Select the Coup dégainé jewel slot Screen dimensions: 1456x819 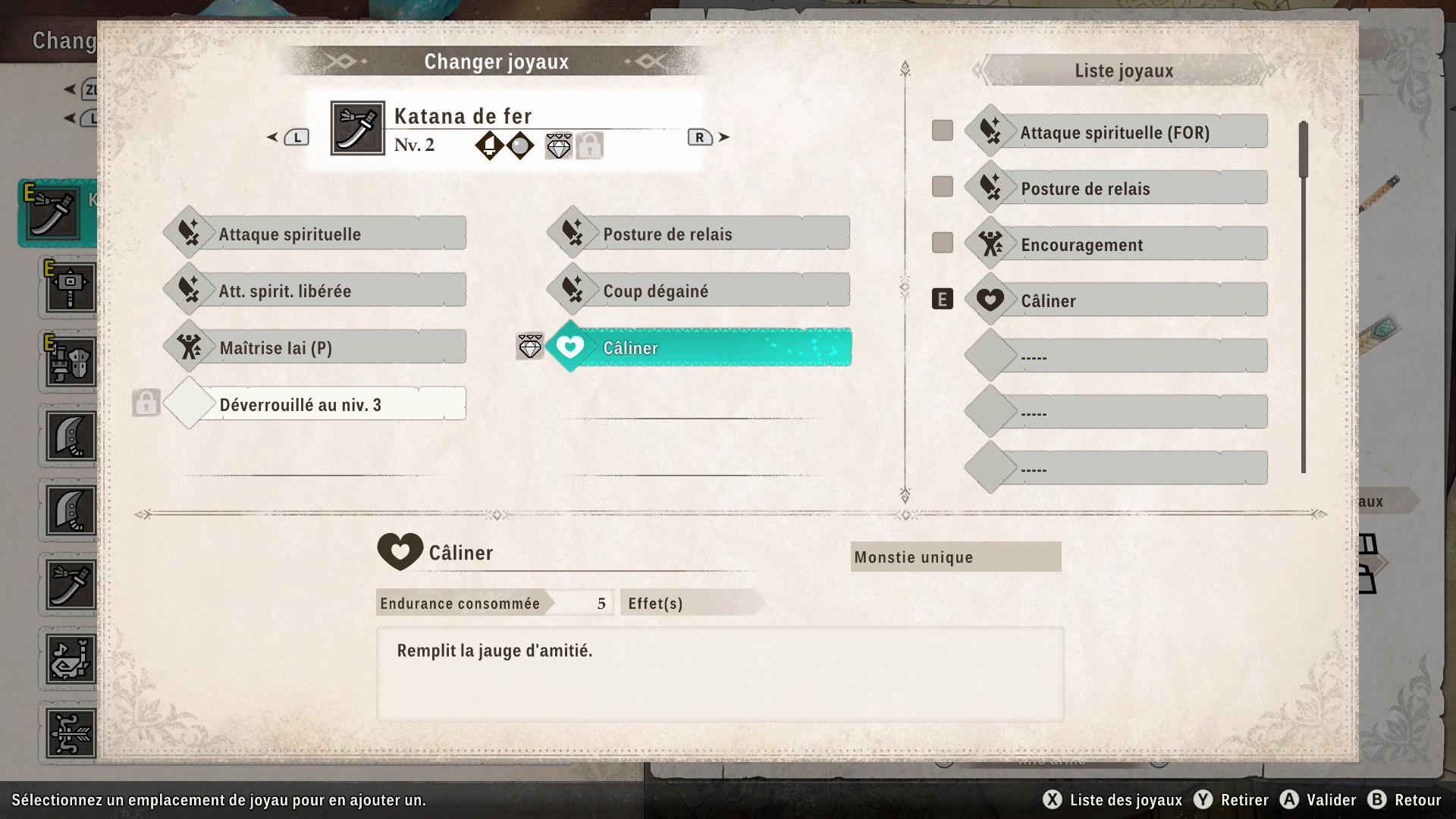click(x=698, y=290)
